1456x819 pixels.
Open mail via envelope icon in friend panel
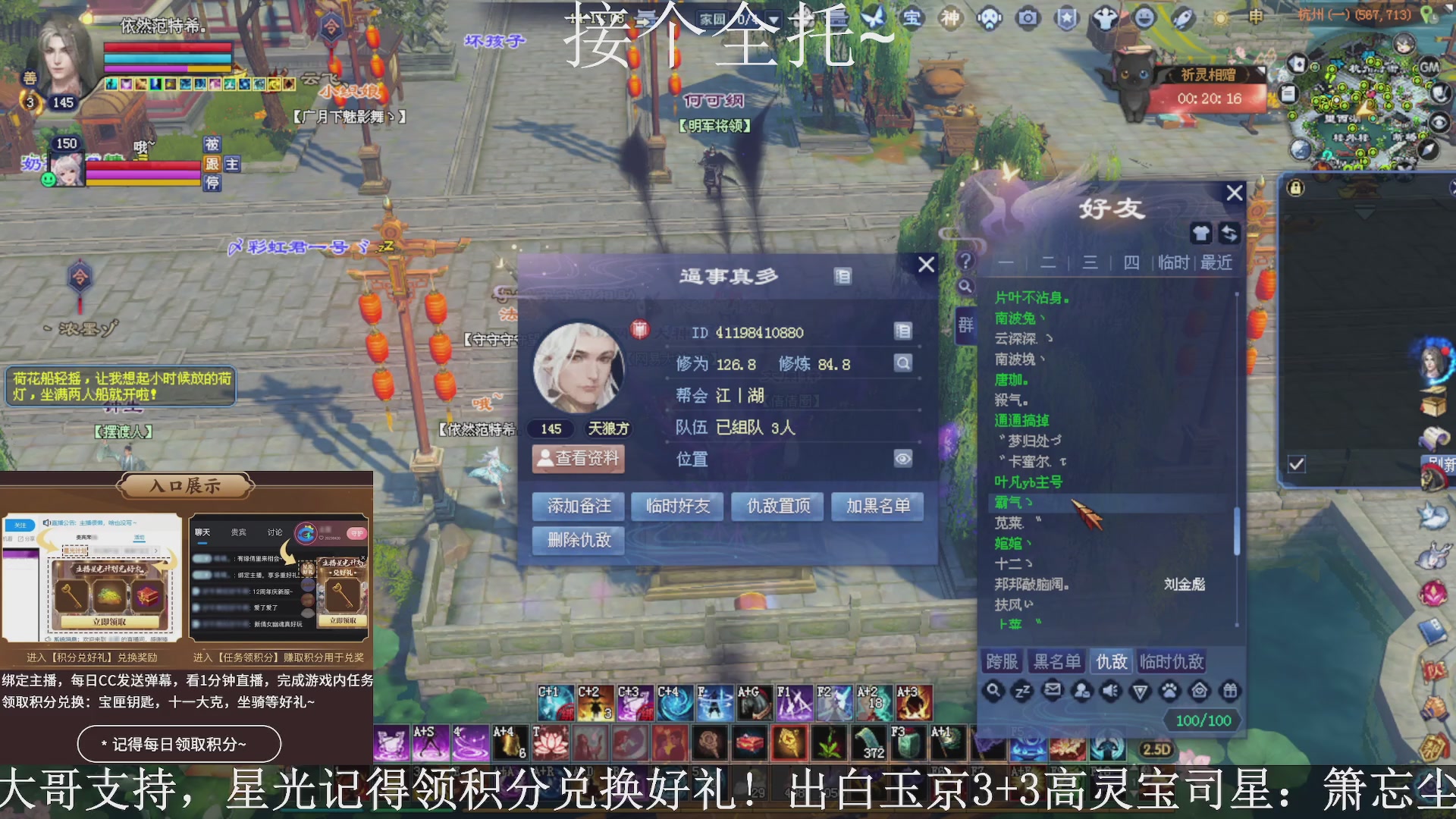[1053, 691]
